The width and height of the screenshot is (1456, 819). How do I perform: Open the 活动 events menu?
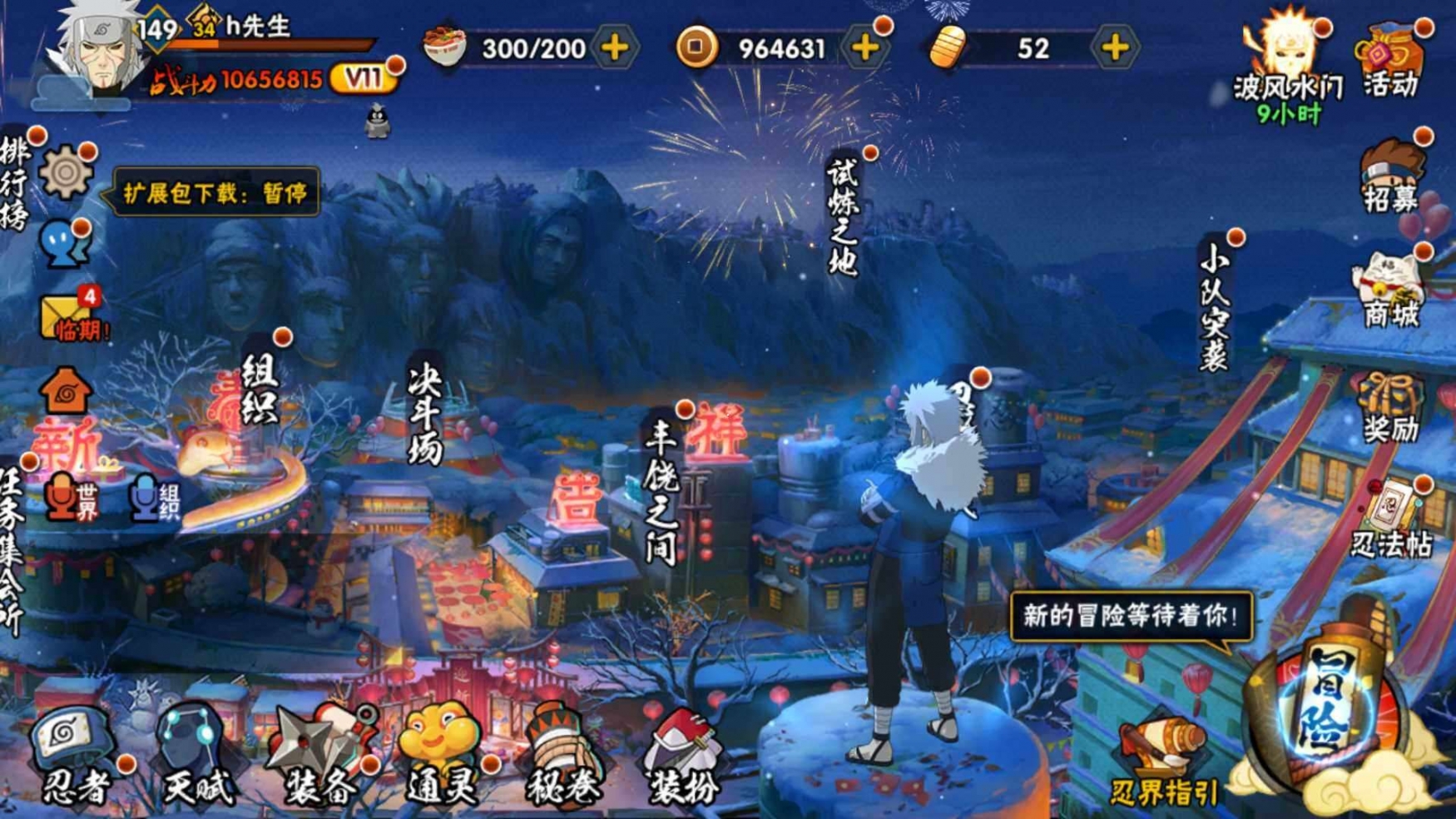coord(1390,60)
